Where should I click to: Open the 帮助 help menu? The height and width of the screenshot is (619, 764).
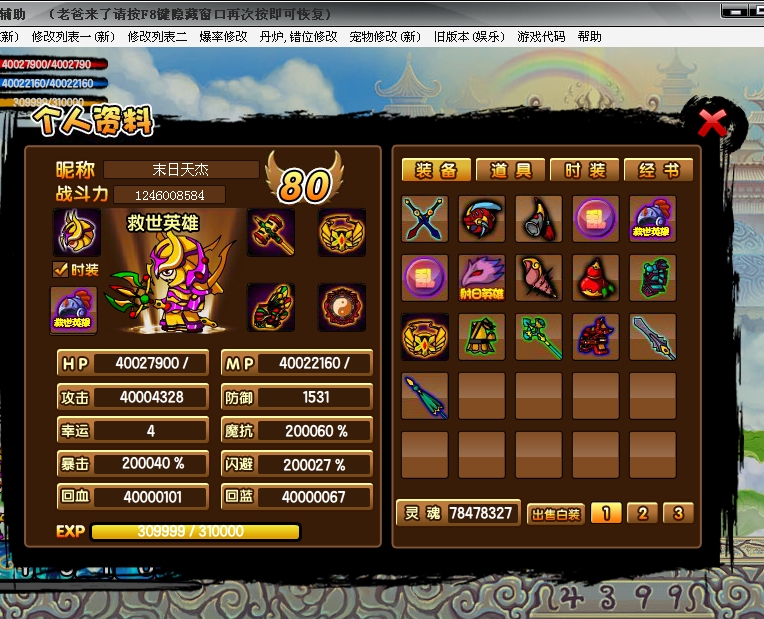(589, 36)
